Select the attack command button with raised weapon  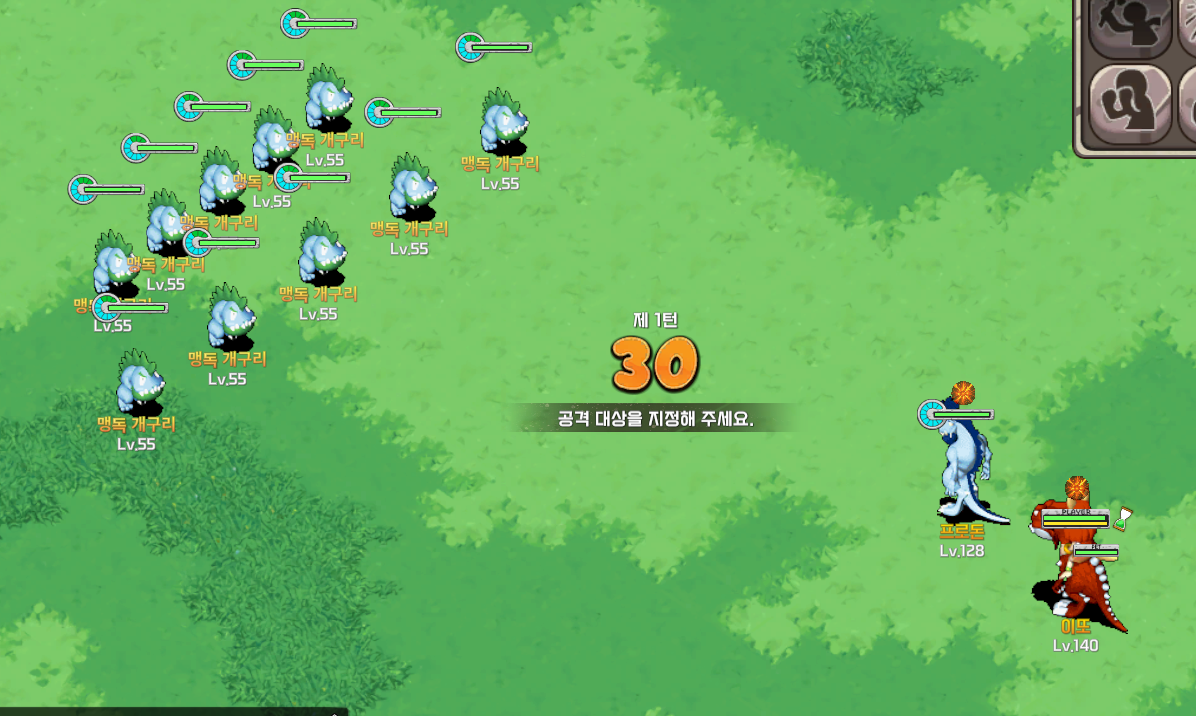[1129, 24]
